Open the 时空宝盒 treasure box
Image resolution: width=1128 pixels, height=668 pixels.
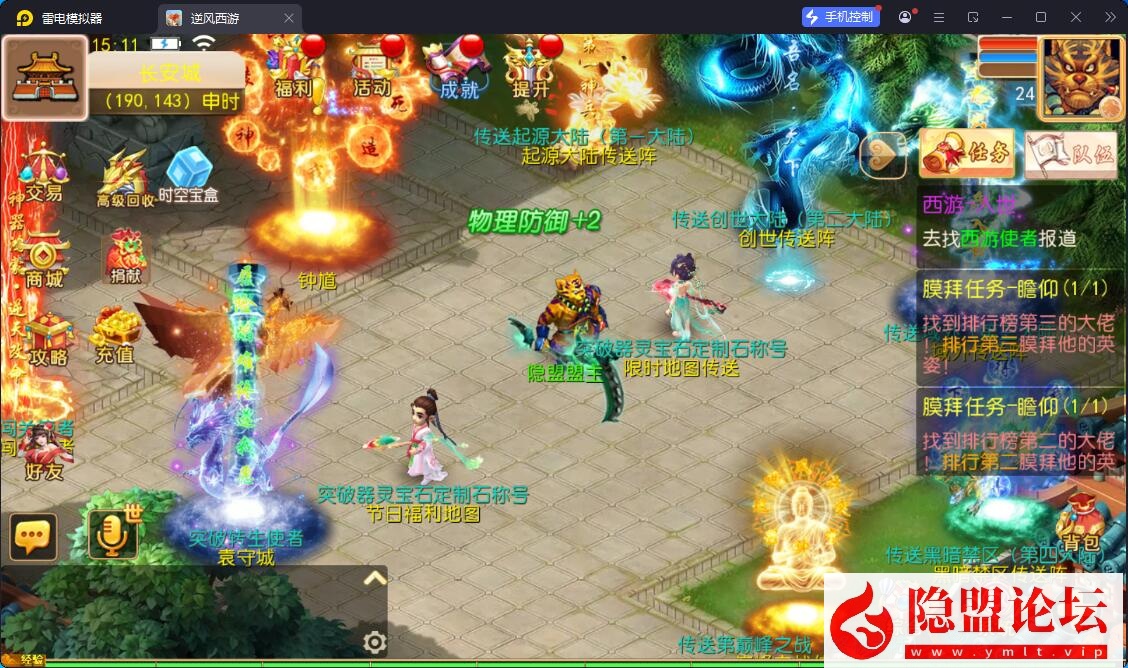[x=188, y=175]
